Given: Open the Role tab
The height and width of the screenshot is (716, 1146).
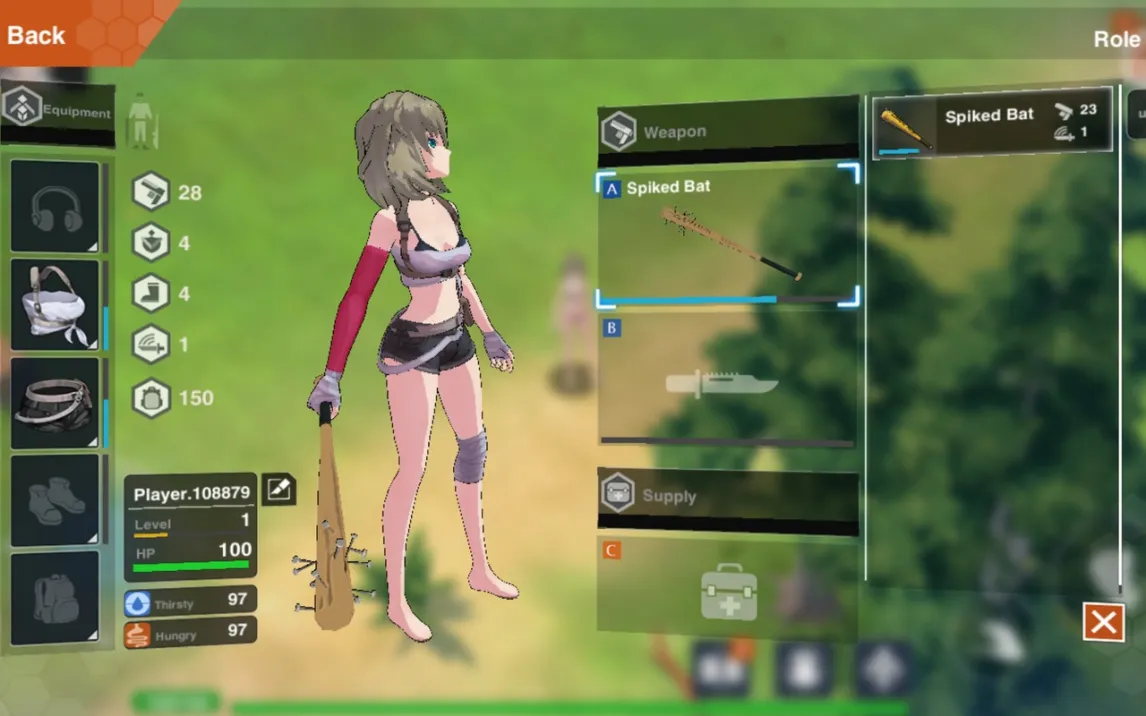Looking at the screenshot, I should click(x=1116, y=39).
